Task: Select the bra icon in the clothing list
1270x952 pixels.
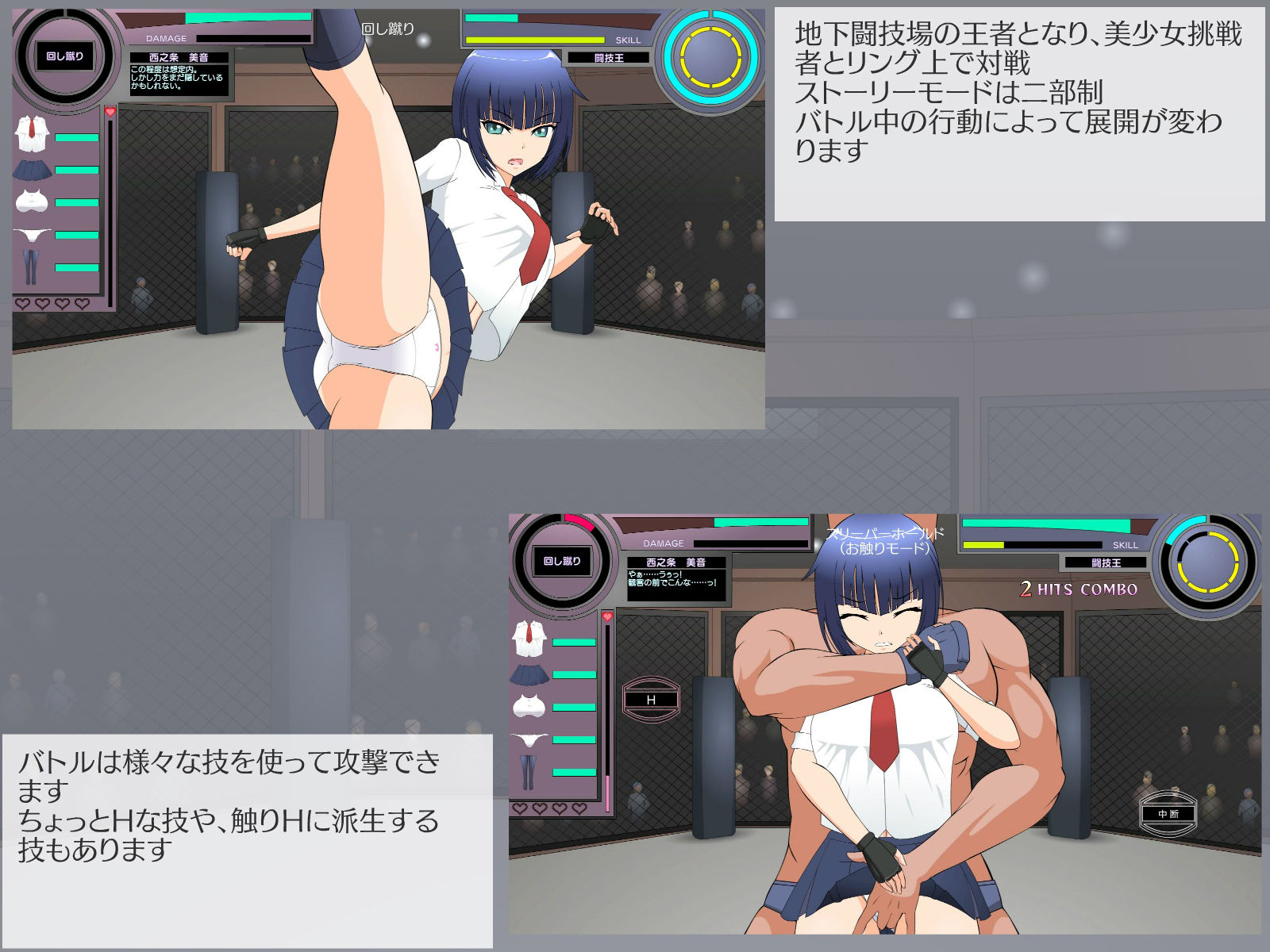Action: (x=31, y=201)
